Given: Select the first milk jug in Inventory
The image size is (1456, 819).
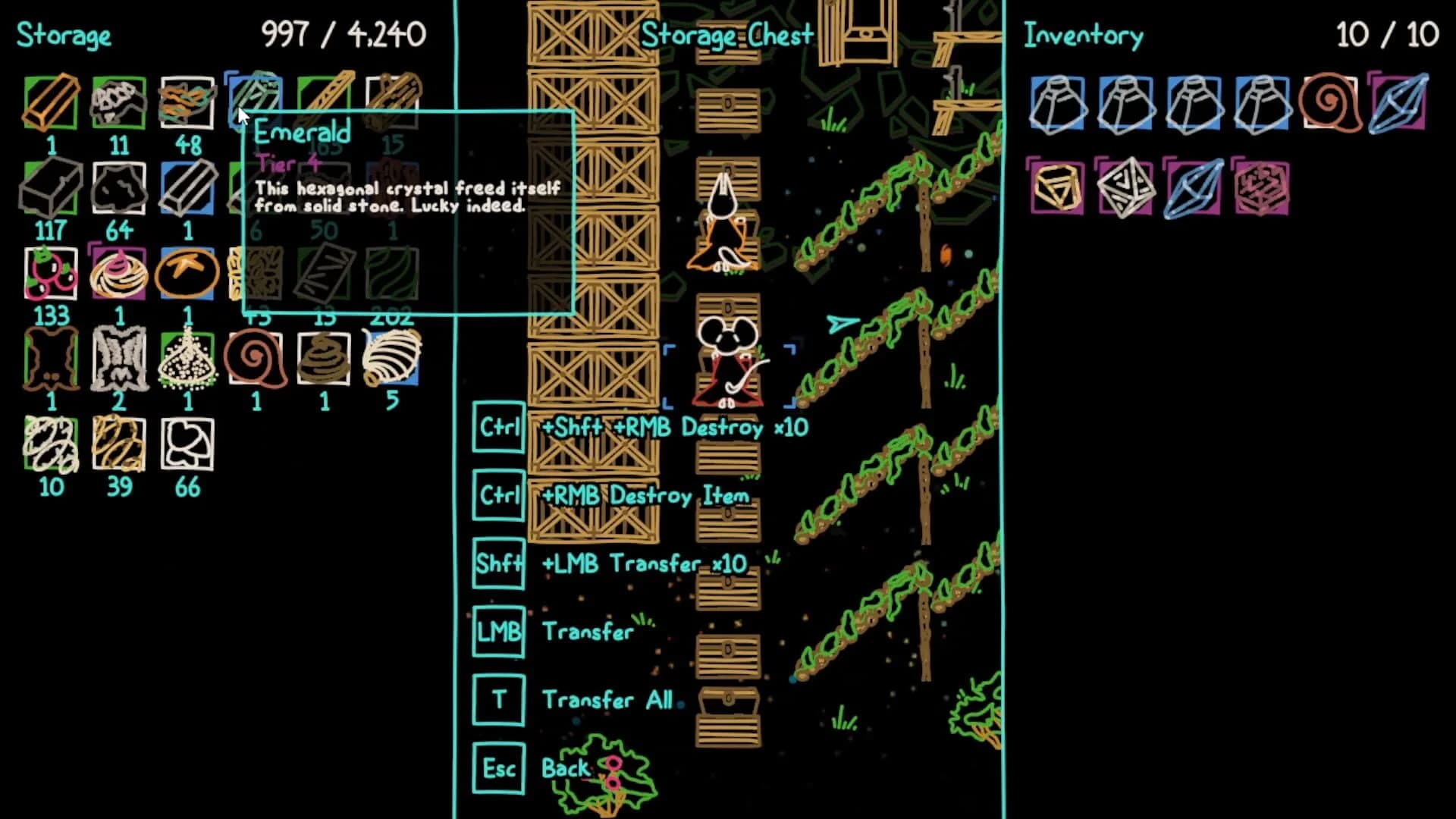Looking at the screenshot, I should point(1056,102).
